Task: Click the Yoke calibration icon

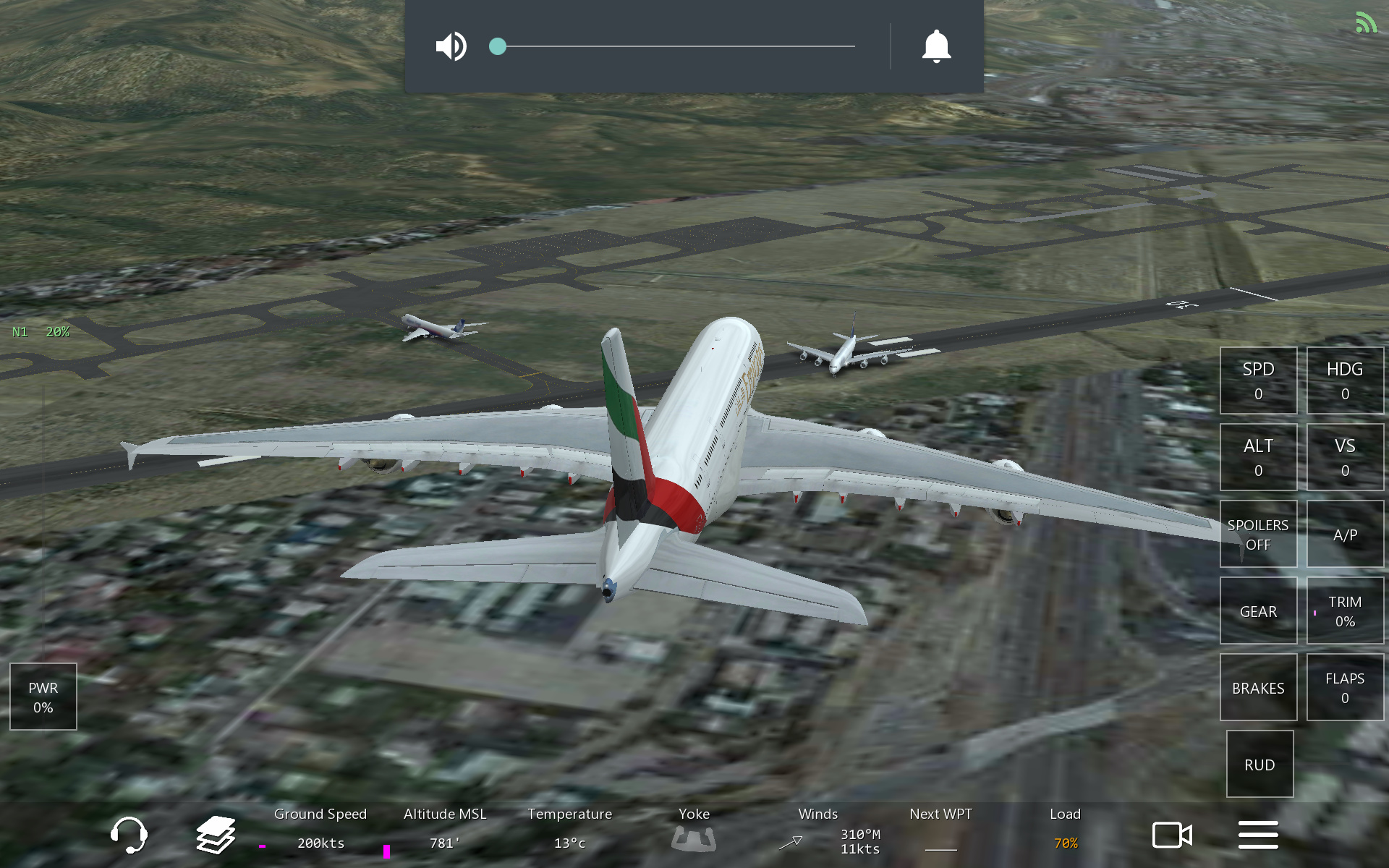Action: click(694, 838)
